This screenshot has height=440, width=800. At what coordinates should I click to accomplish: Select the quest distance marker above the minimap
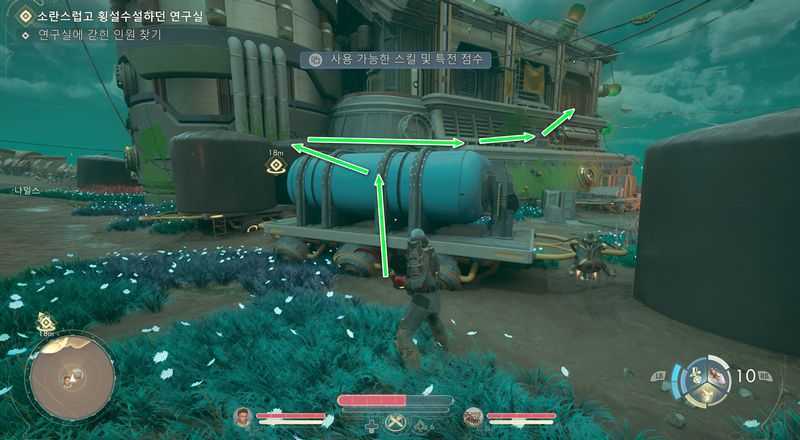(x=46, y=322)
